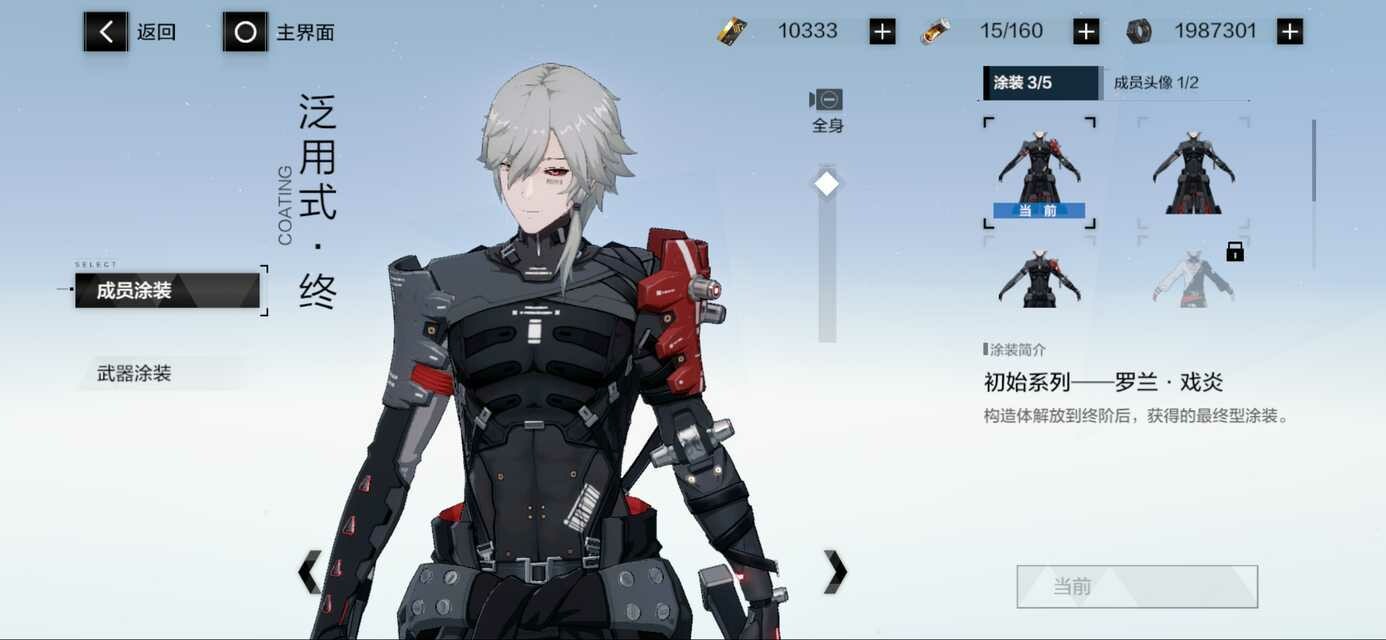Go back with the 返回 button
The image size is (1386, 640).
(x=130, y=32)
